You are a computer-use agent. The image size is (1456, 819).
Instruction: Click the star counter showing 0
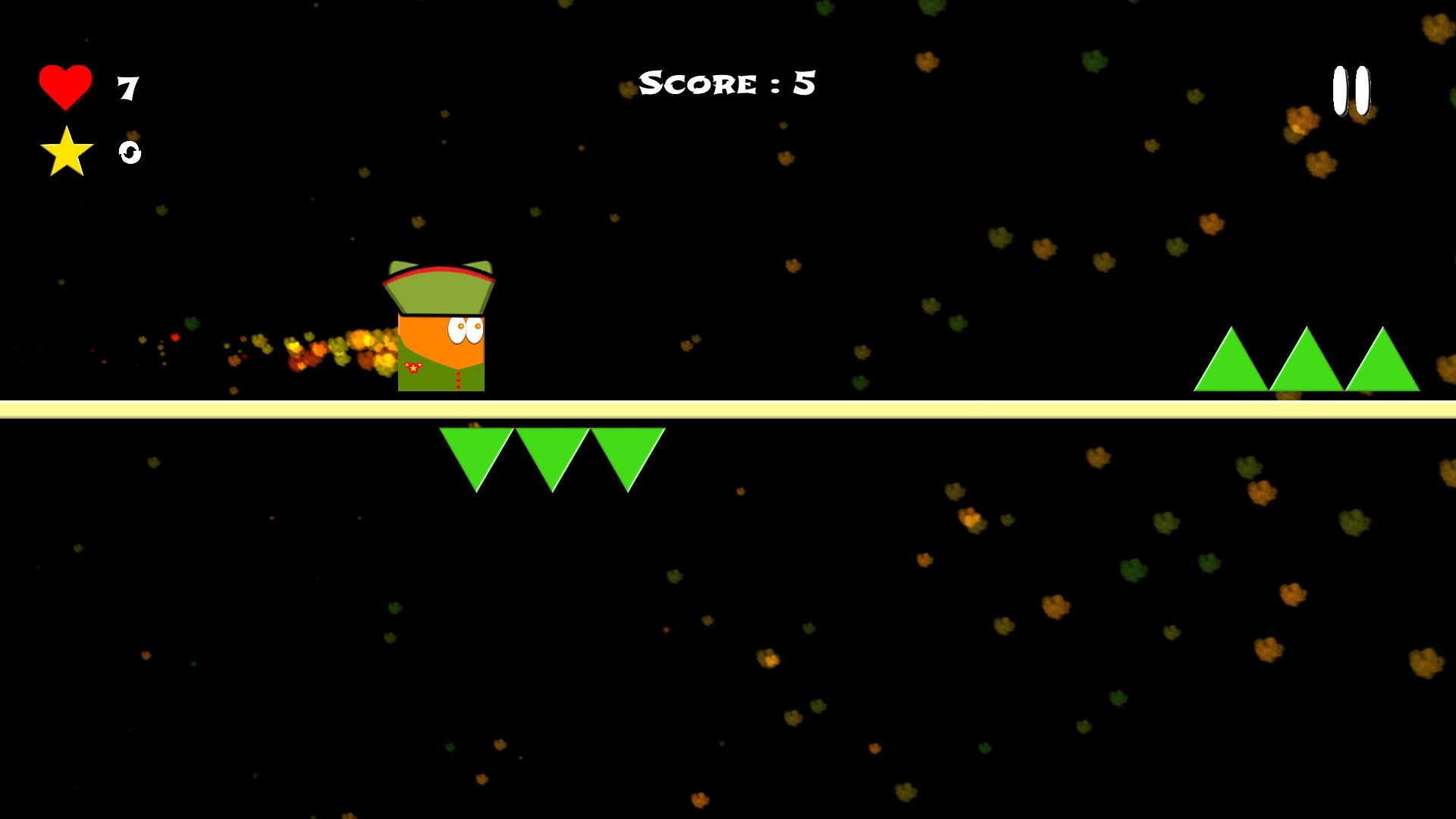129,153
